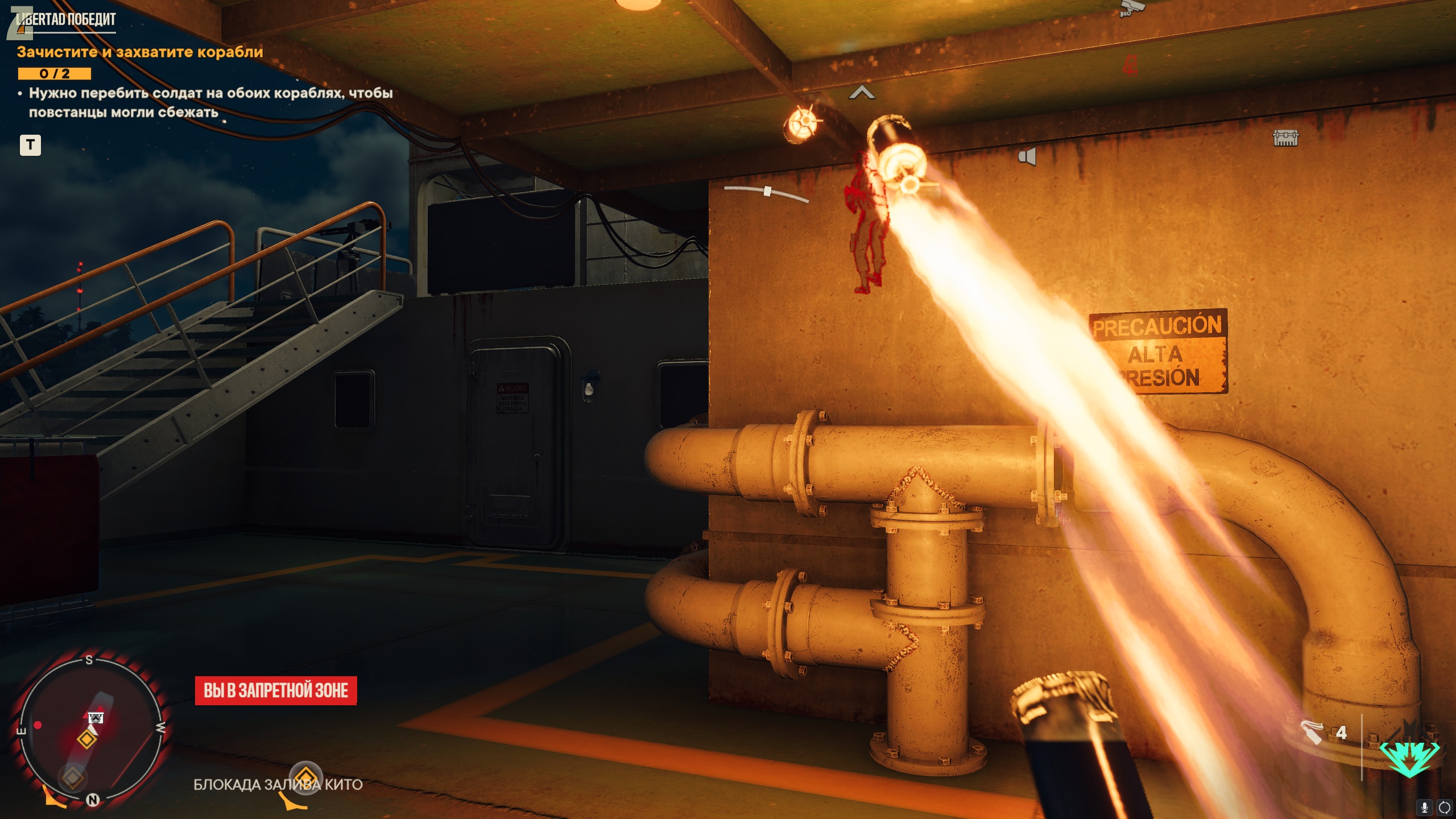Click the alarm speaker marker icon
This screenshot has width=1456, height=819.
click(1027, 156)
